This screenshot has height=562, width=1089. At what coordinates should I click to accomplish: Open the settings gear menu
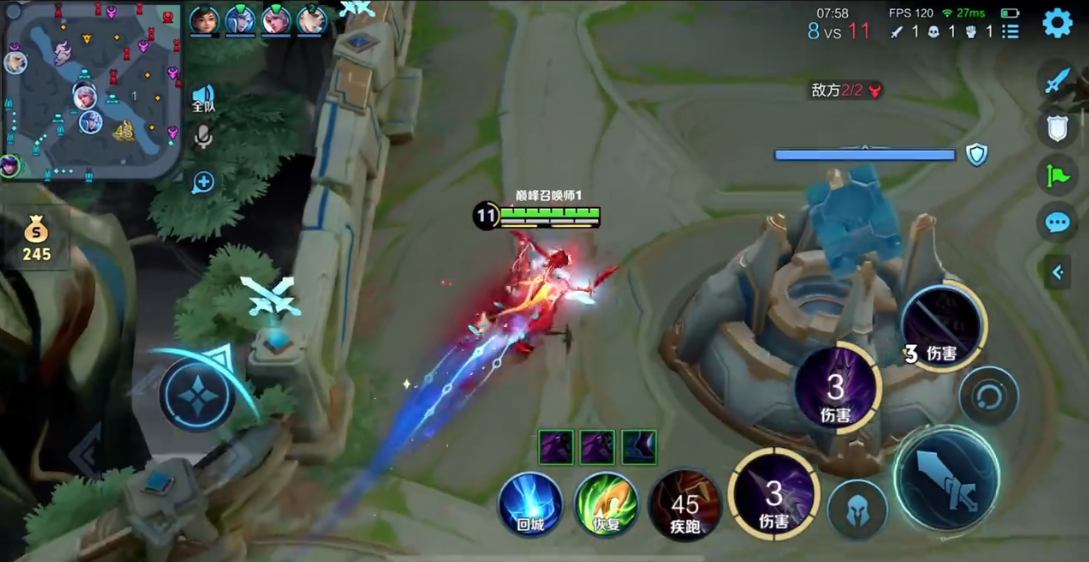(1057, 23)
